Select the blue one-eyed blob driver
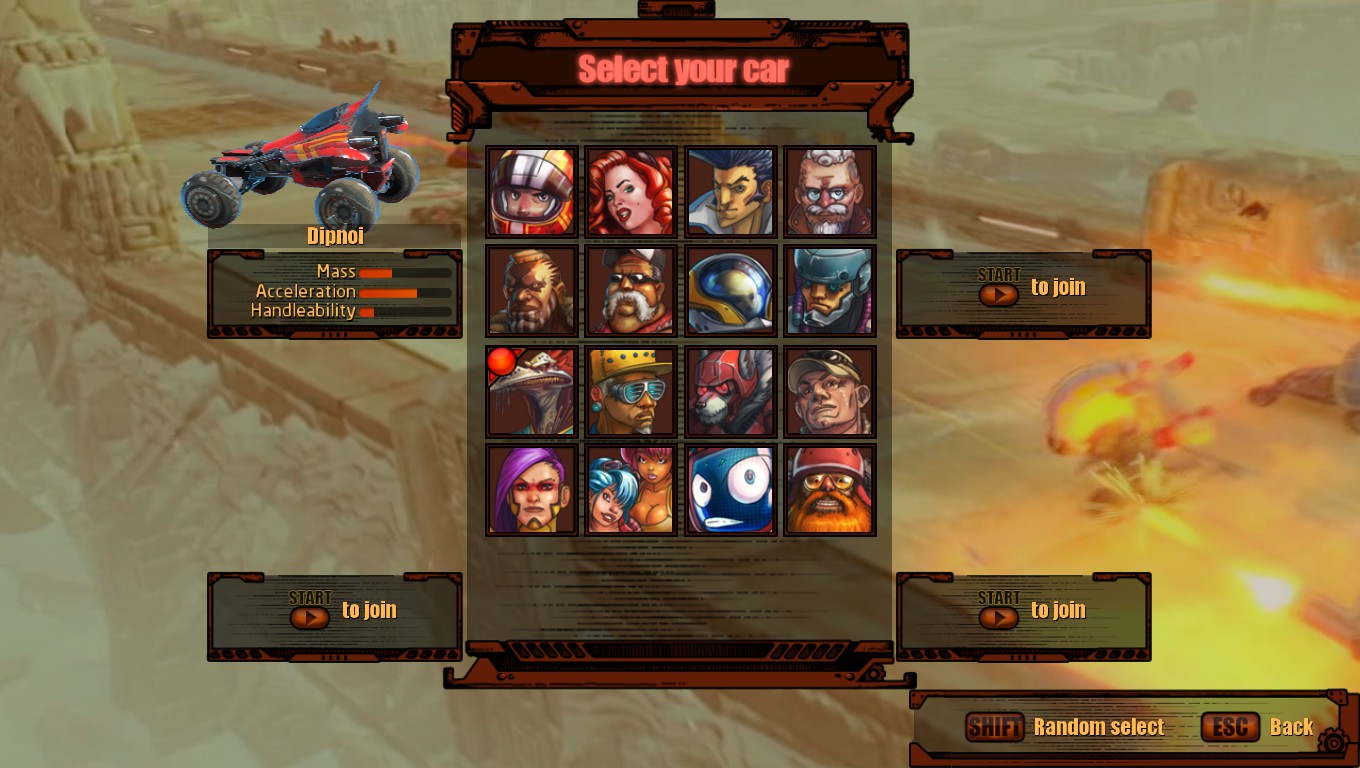1360x768 pixels. click(731, 490)
